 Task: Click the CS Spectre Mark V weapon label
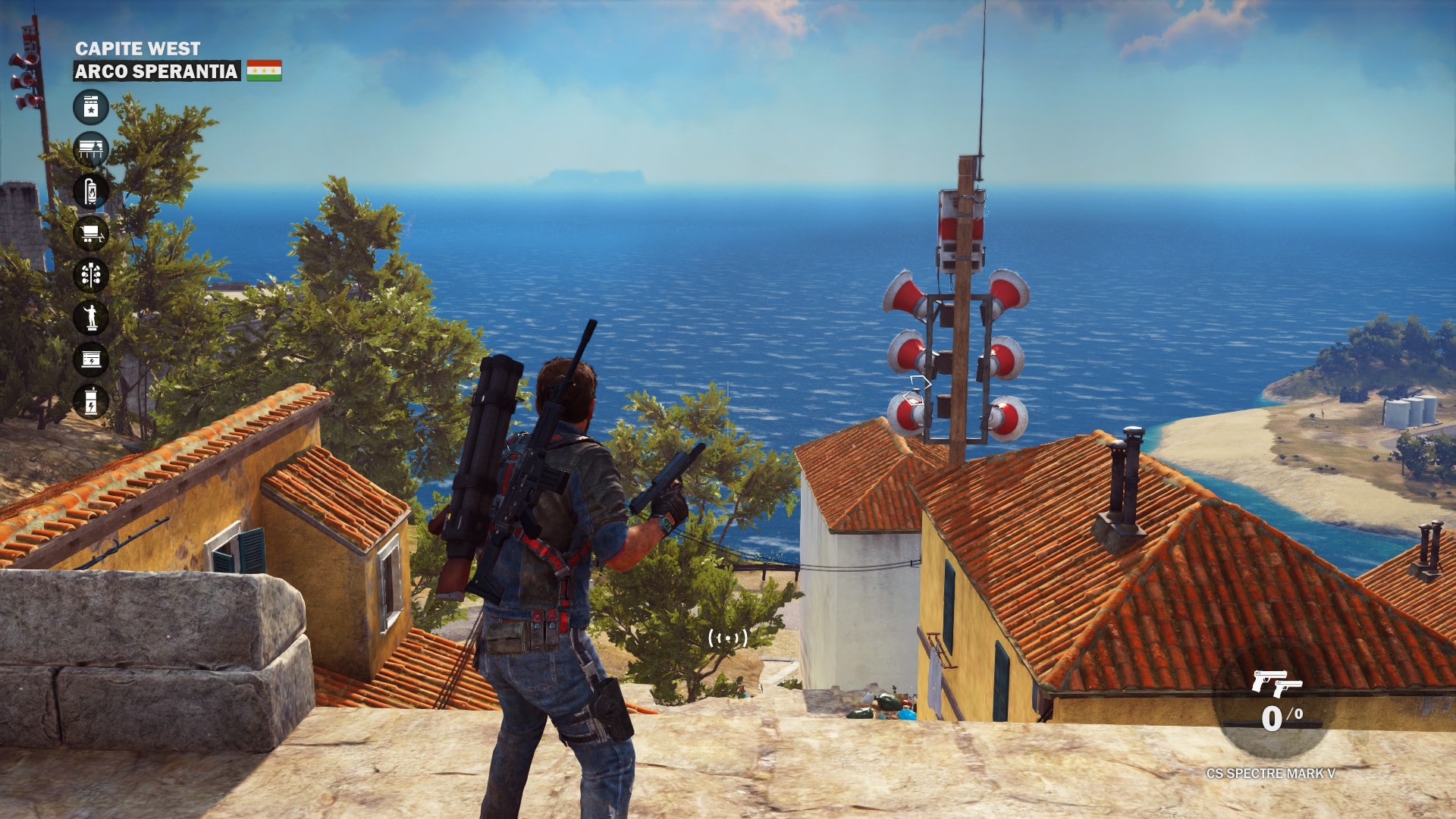[x=1270, y=773]
